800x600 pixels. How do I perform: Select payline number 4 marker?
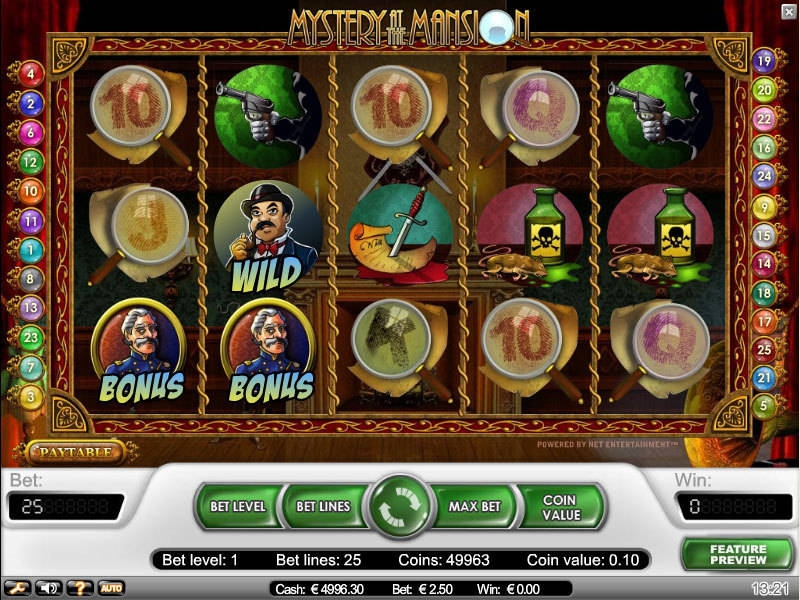click(x=30, y=73)
